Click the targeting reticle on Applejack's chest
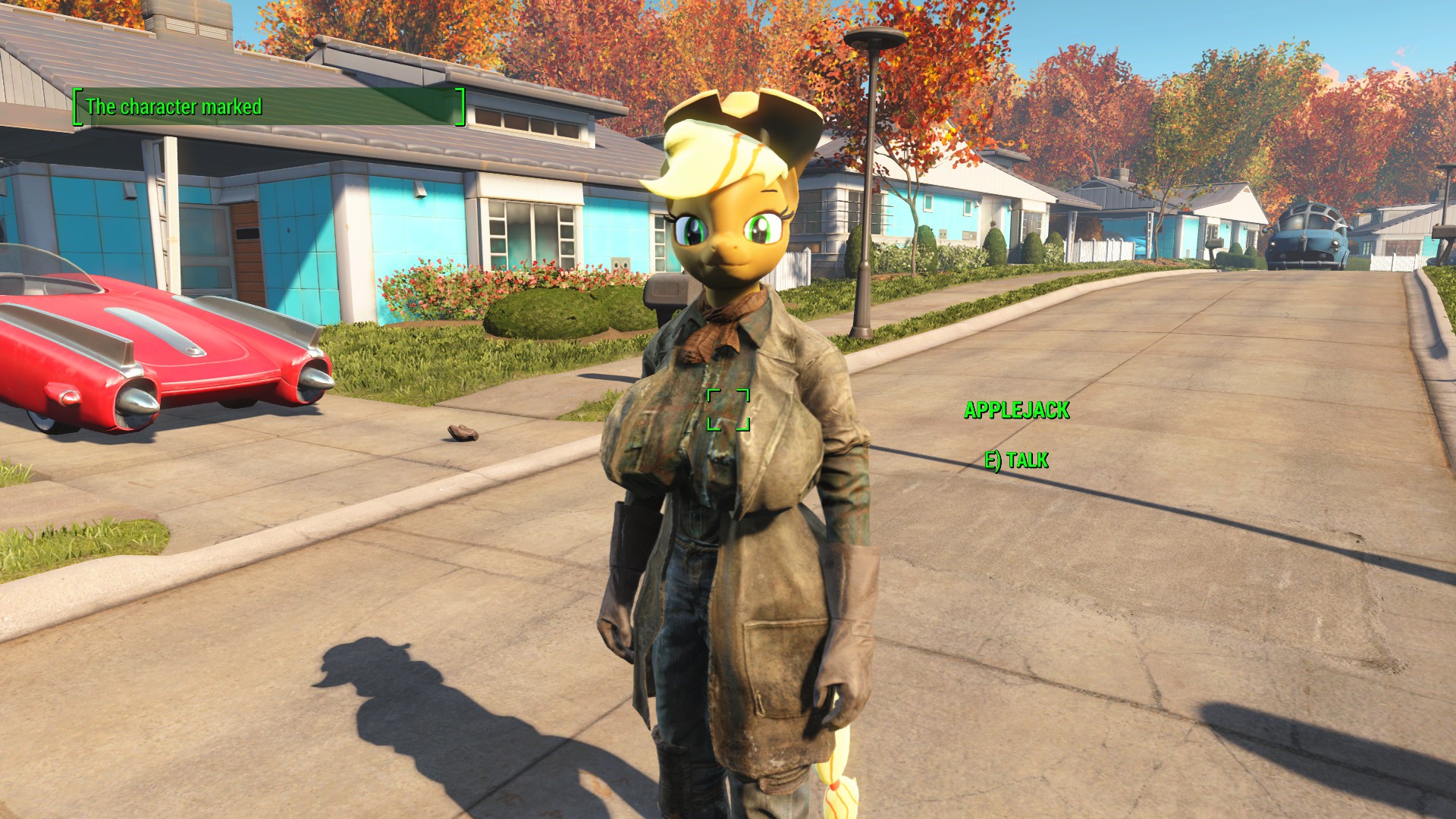This screenshot has height=819, width=1456. pyautogui.click(x=729, y=408)
